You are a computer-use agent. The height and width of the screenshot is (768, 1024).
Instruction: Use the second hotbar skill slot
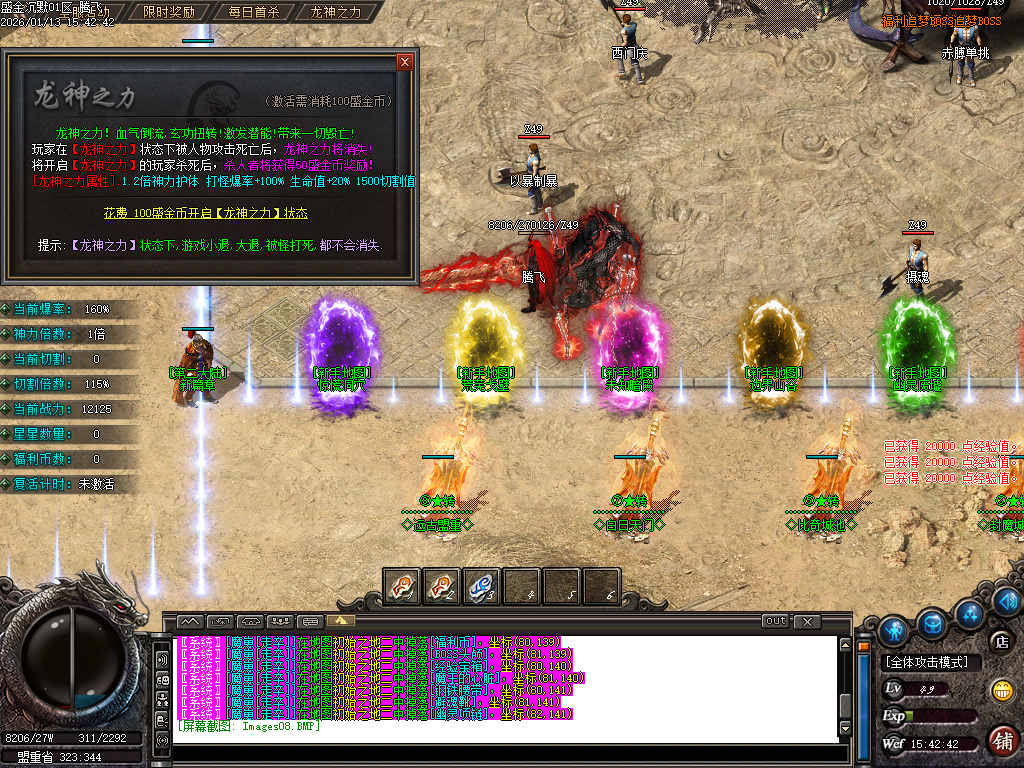442,586
